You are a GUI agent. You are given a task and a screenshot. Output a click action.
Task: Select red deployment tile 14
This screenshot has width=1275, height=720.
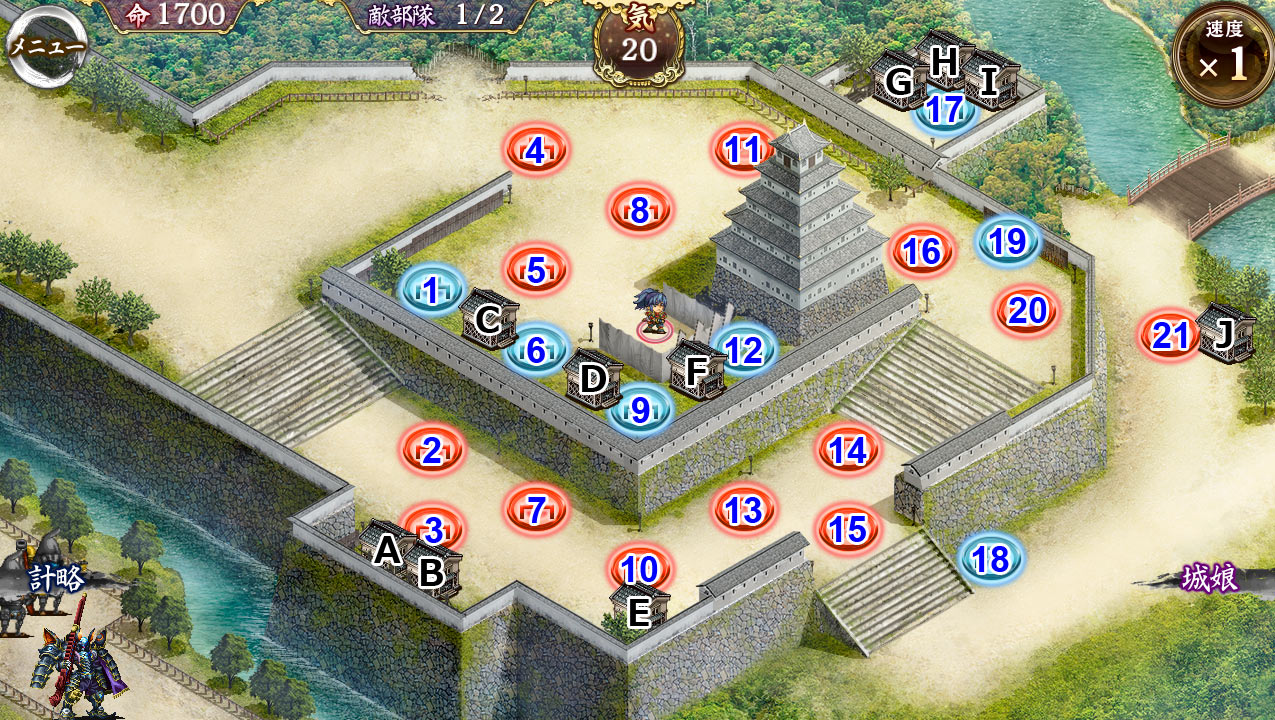coord(848,451)
